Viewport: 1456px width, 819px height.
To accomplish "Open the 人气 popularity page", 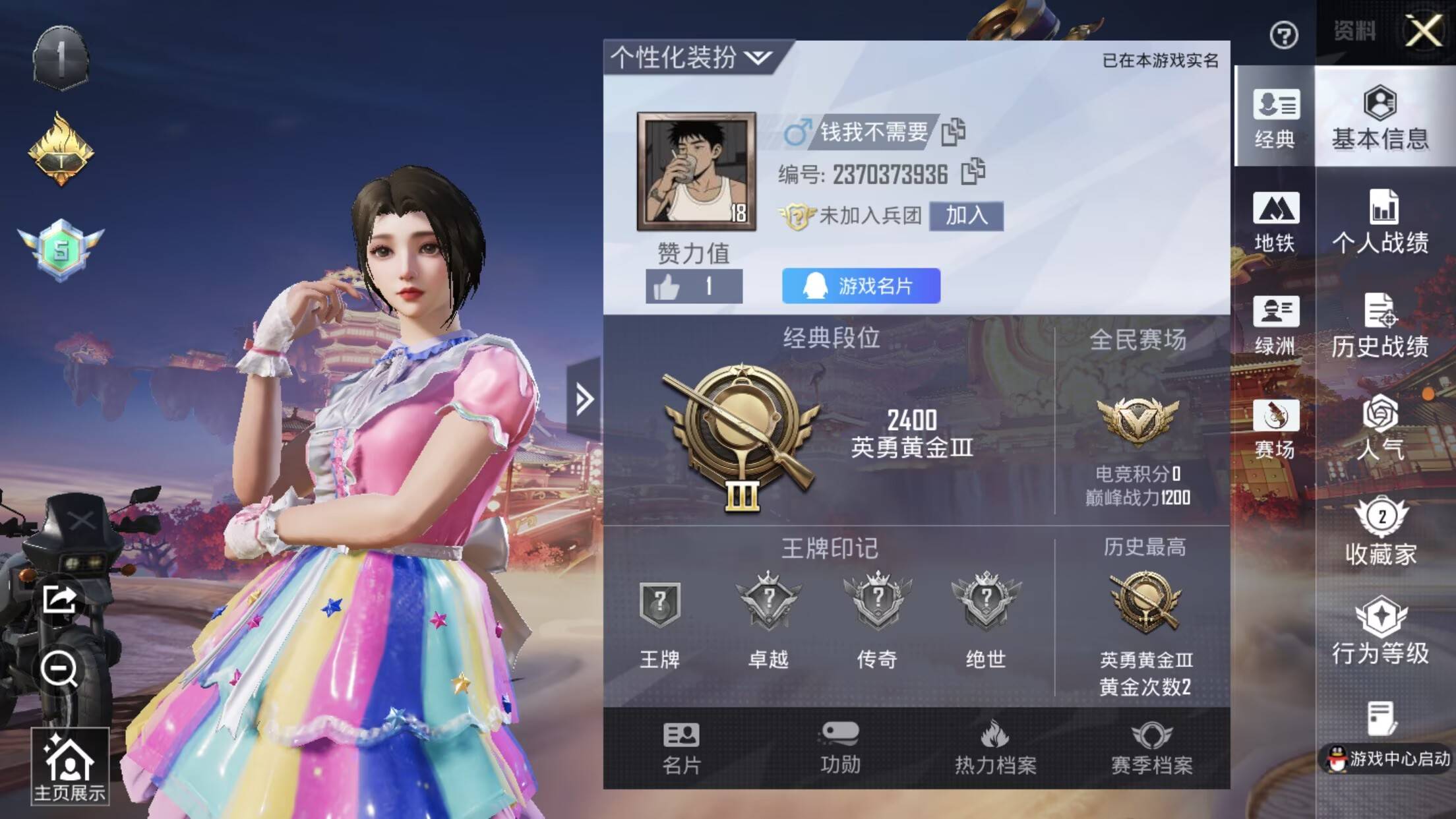I will point(1380,427).
